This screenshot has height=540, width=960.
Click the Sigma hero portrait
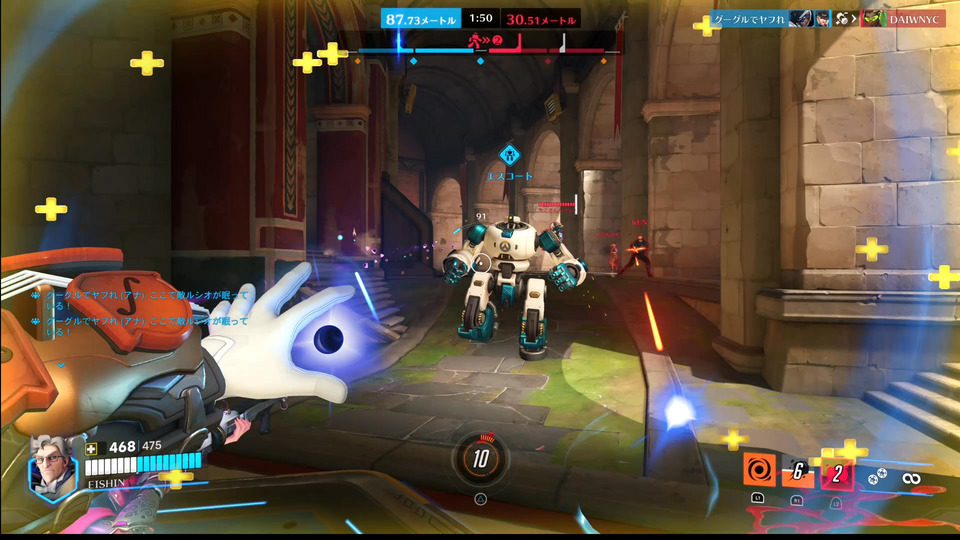[x=52, y=464]
